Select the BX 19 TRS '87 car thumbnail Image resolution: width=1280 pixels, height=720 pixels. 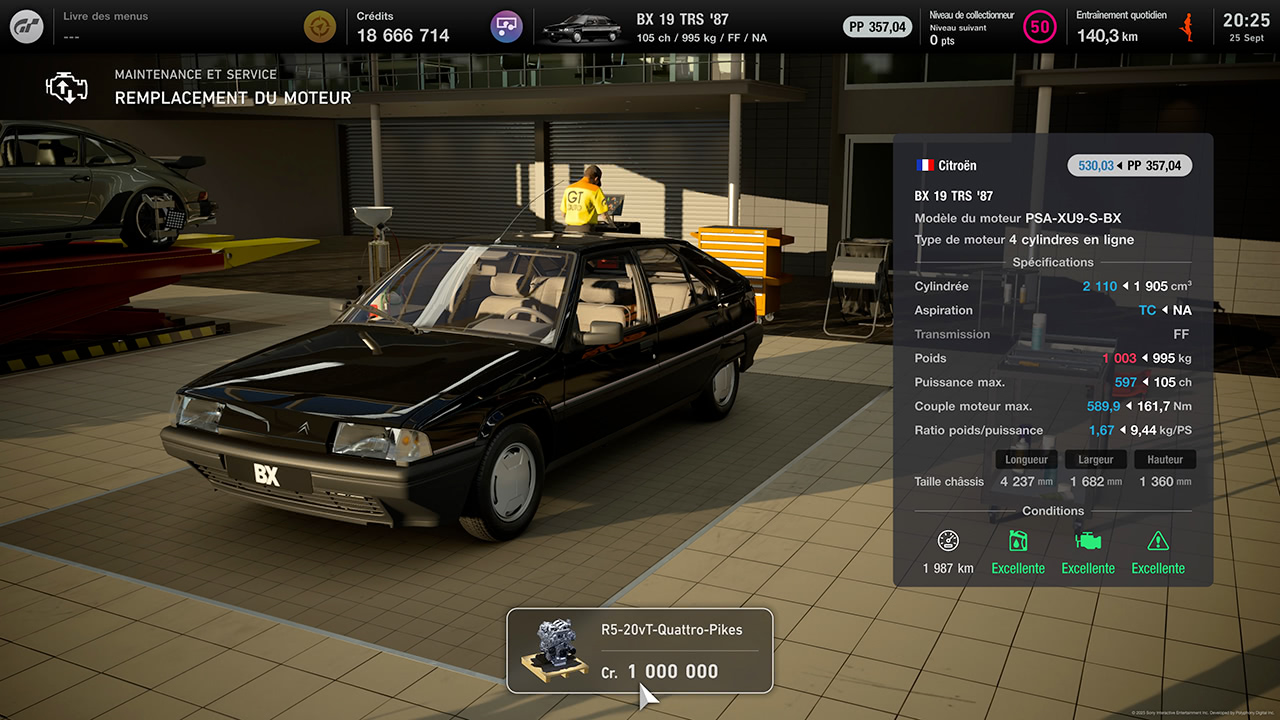(582, 27)
